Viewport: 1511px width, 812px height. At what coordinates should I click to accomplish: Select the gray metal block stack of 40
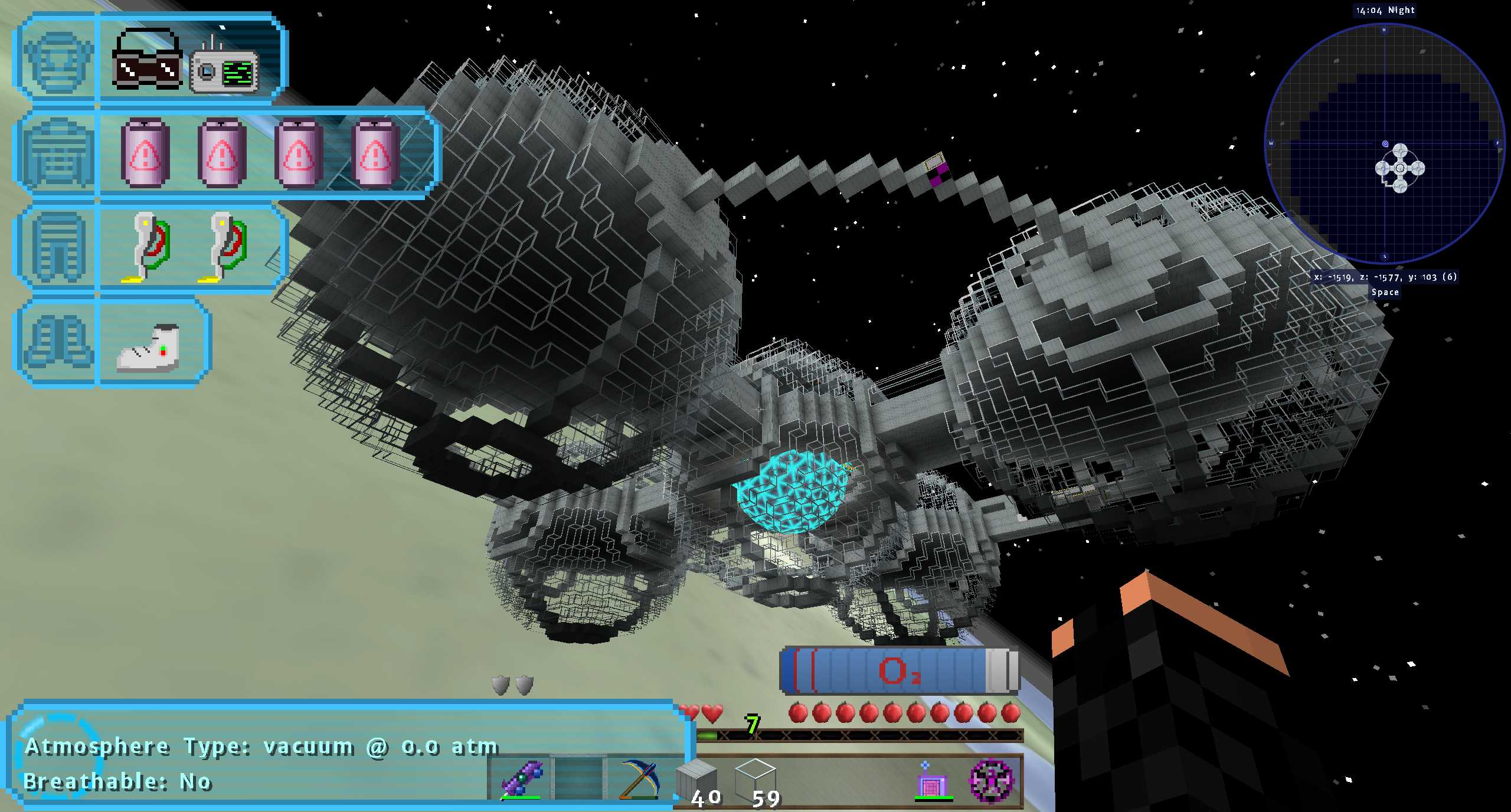pos(697,779)
